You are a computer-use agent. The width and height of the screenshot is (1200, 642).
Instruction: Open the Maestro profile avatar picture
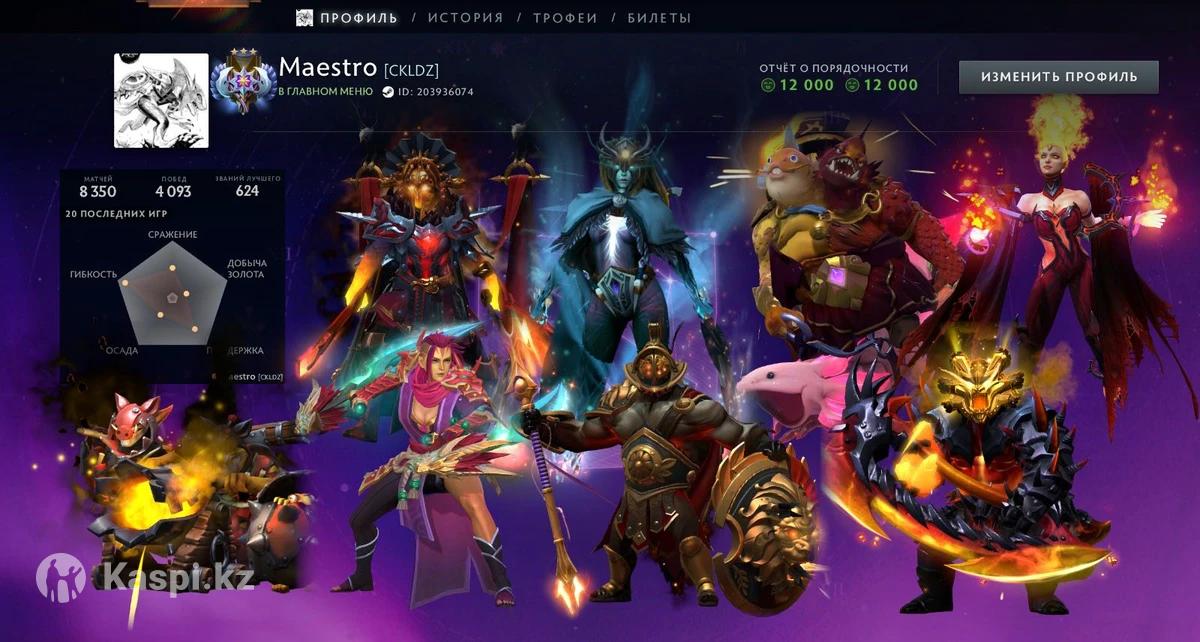click(x=162, y=101)
